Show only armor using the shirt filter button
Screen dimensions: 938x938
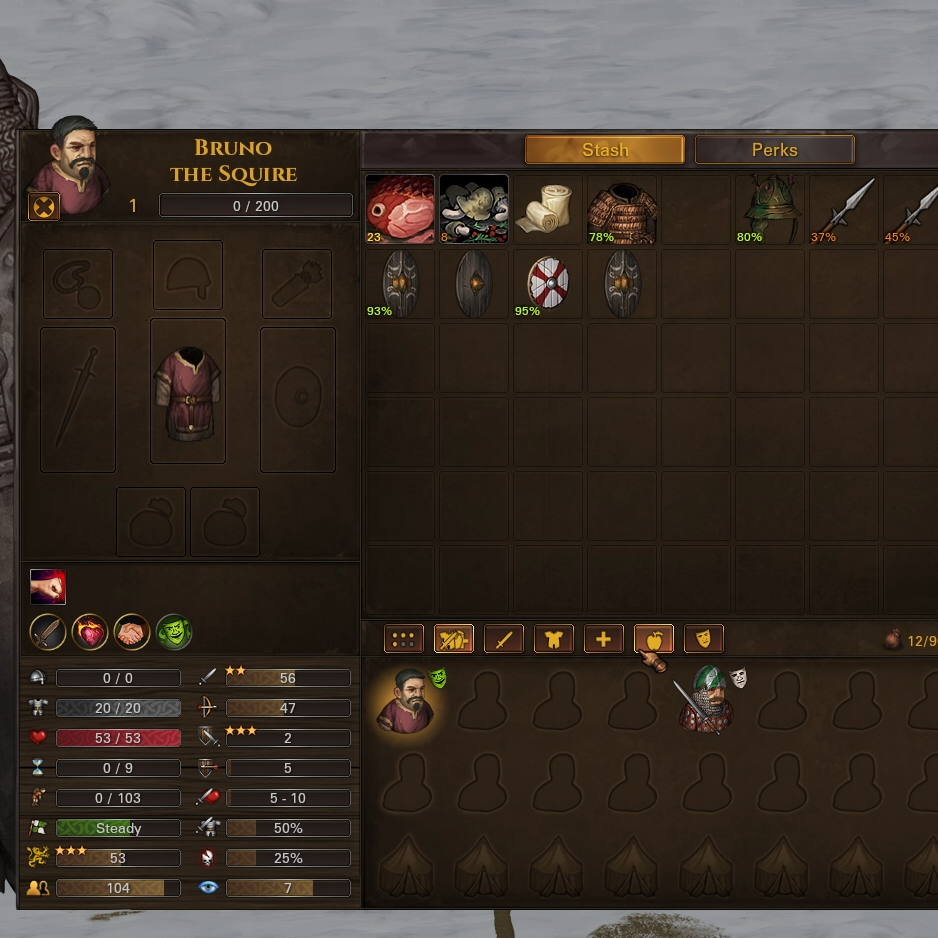click(553, 639)
